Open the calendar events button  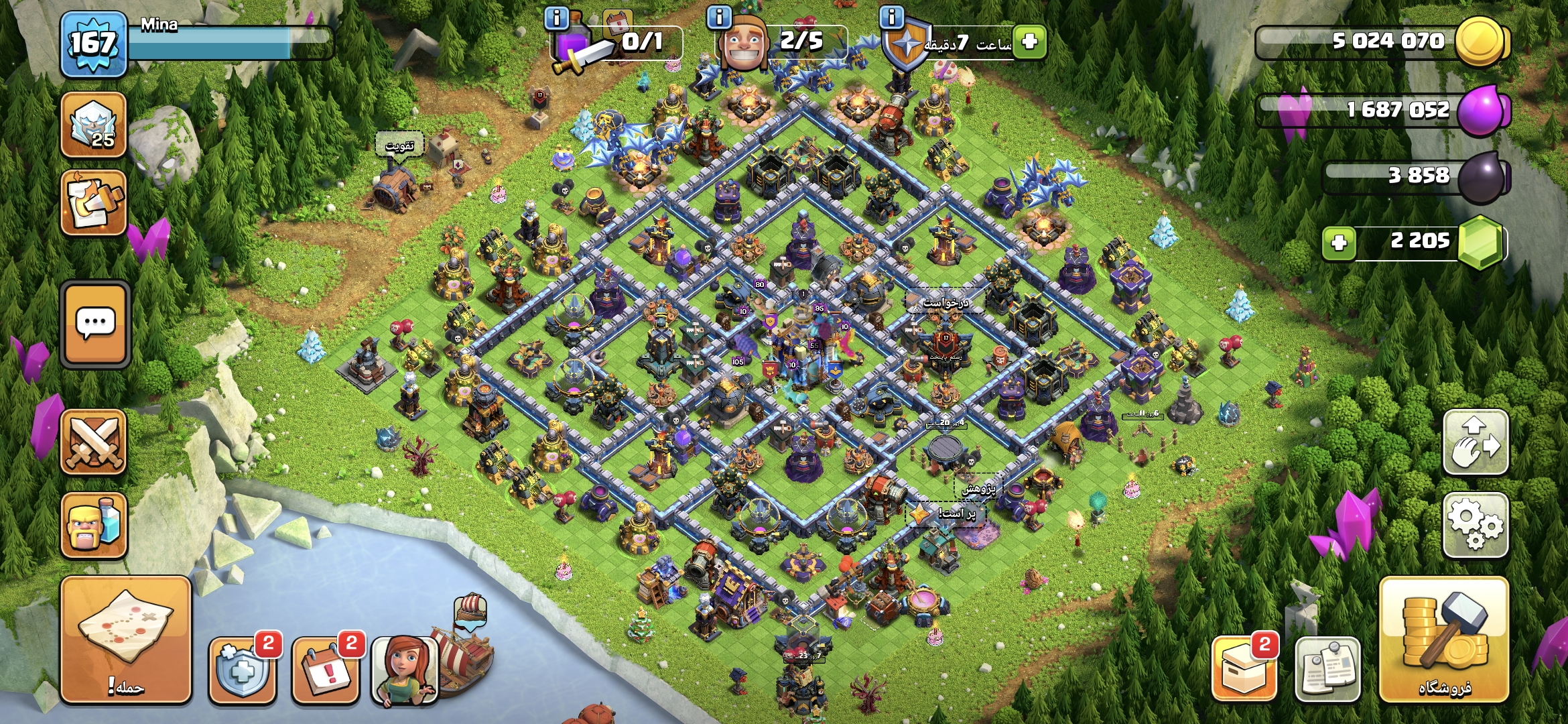pyautogui.click(x=326, y=668)
